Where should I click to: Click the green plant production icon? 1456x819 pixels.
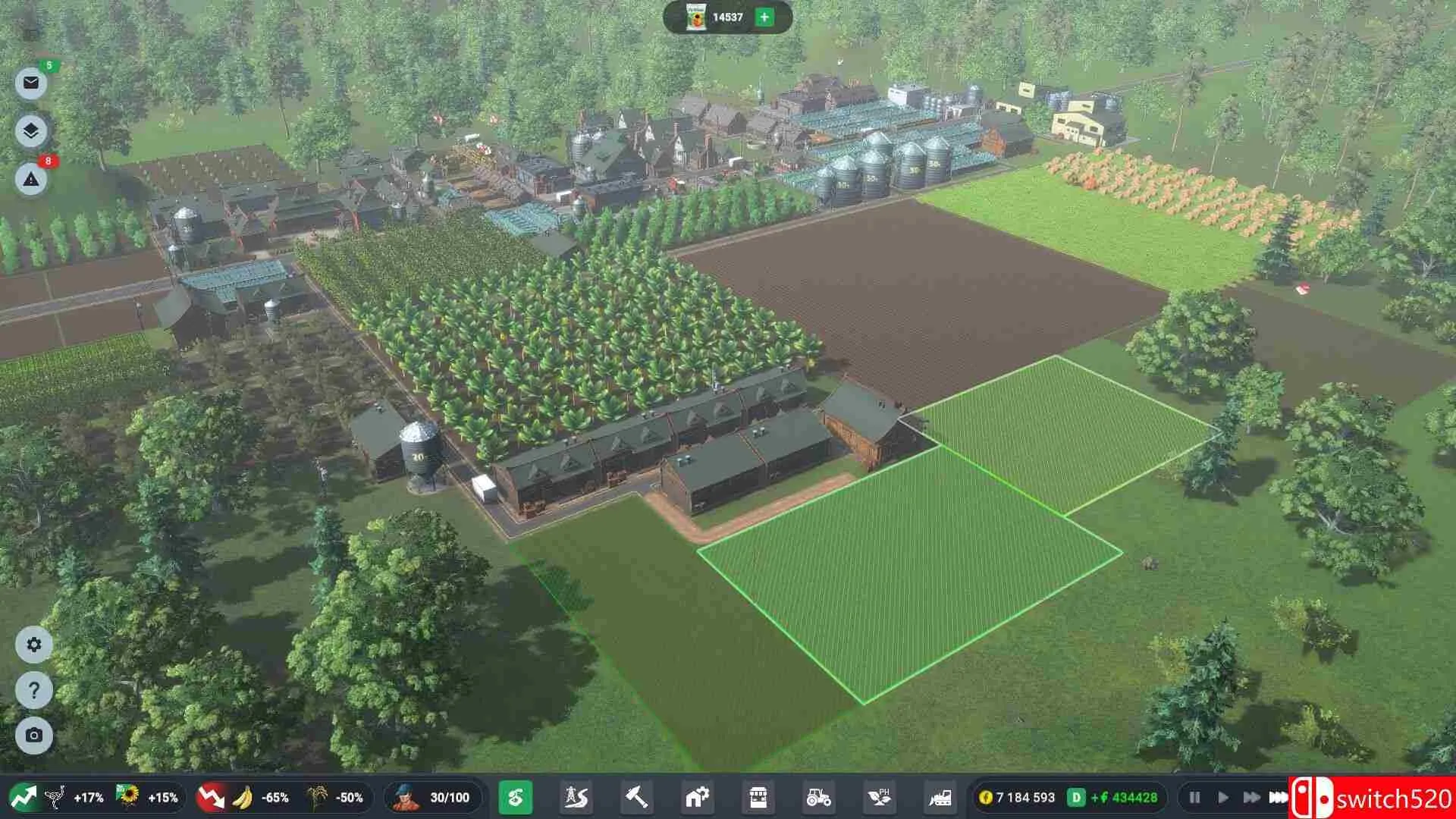517,798
